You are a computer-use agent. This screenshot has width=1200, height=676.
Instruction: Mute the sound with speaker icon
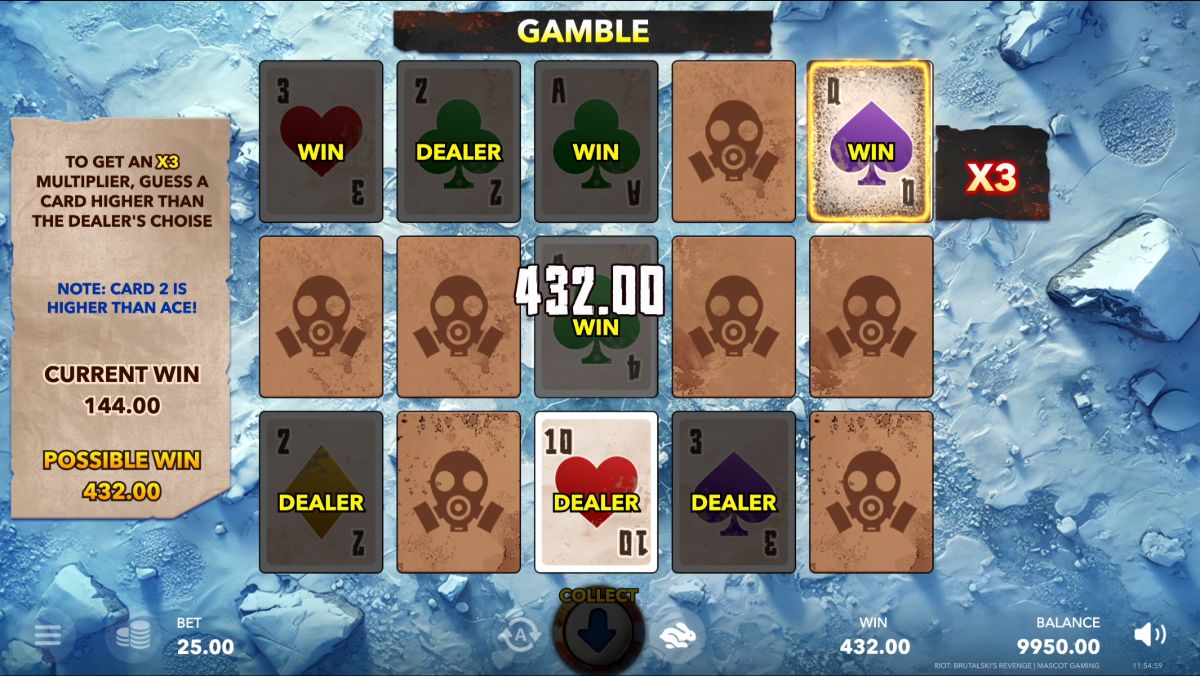[x=1150, y=634]
